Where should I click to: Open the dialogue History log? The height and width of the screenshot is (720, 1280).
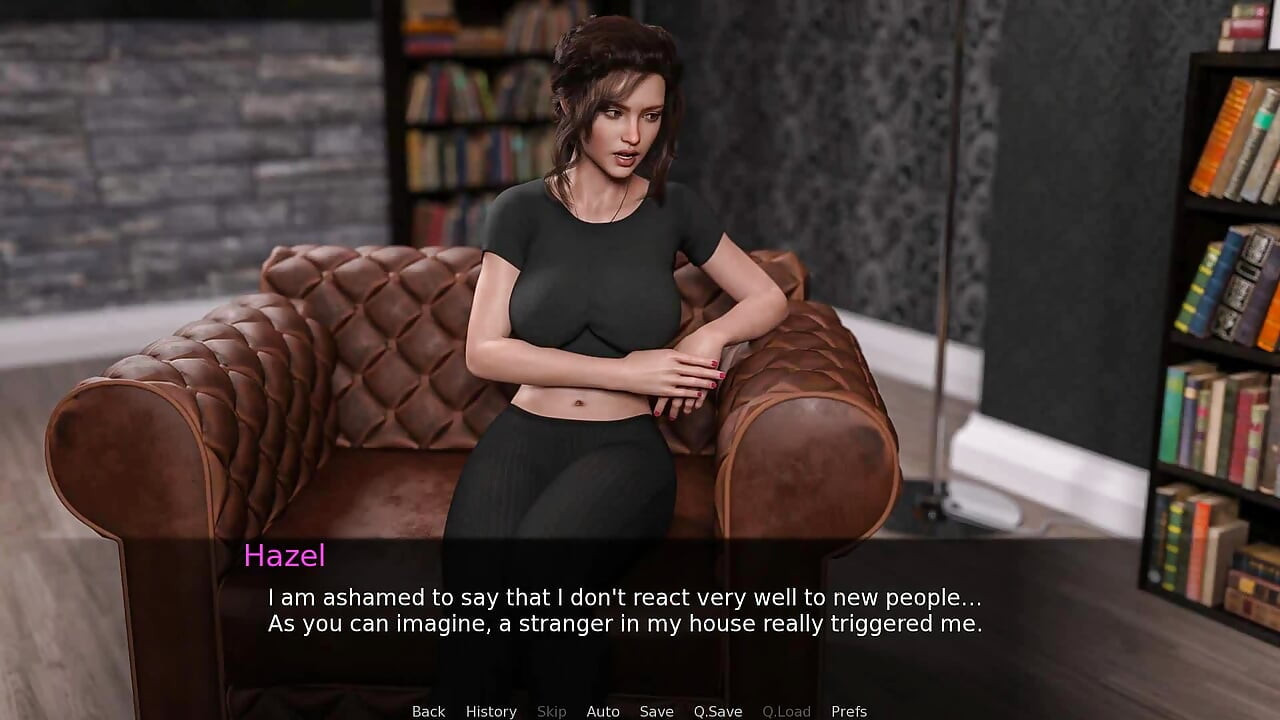click(x=491, y=711)
